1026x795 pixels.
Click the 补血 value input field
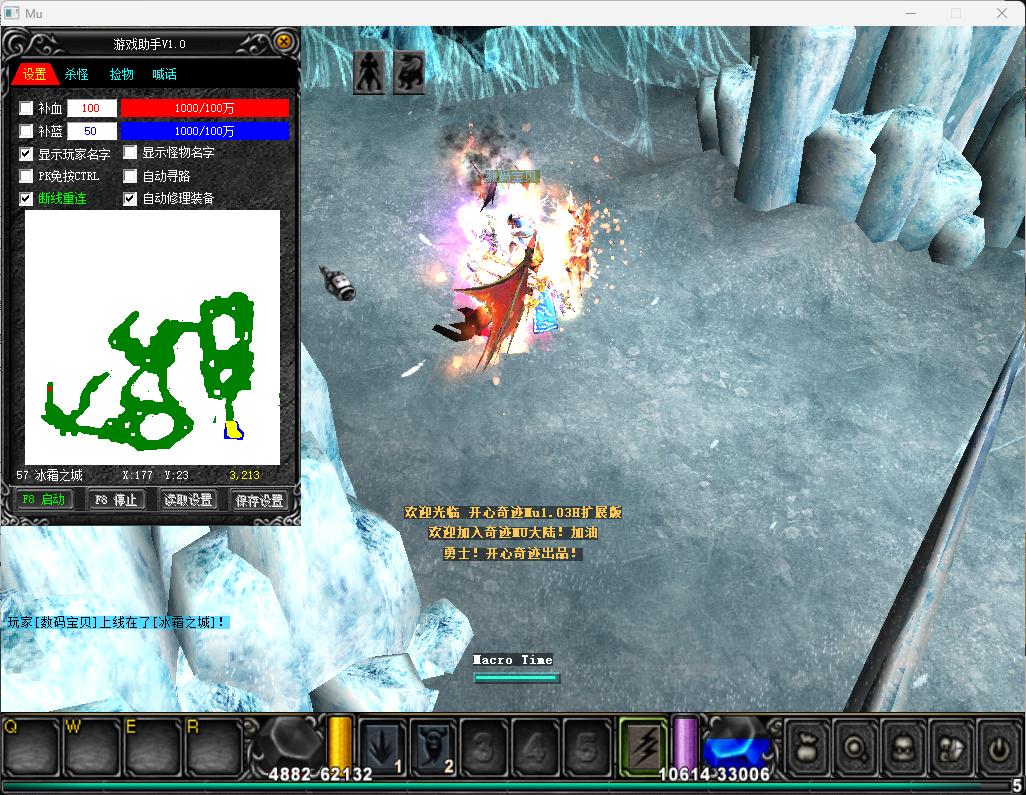[x=91, y=108]
